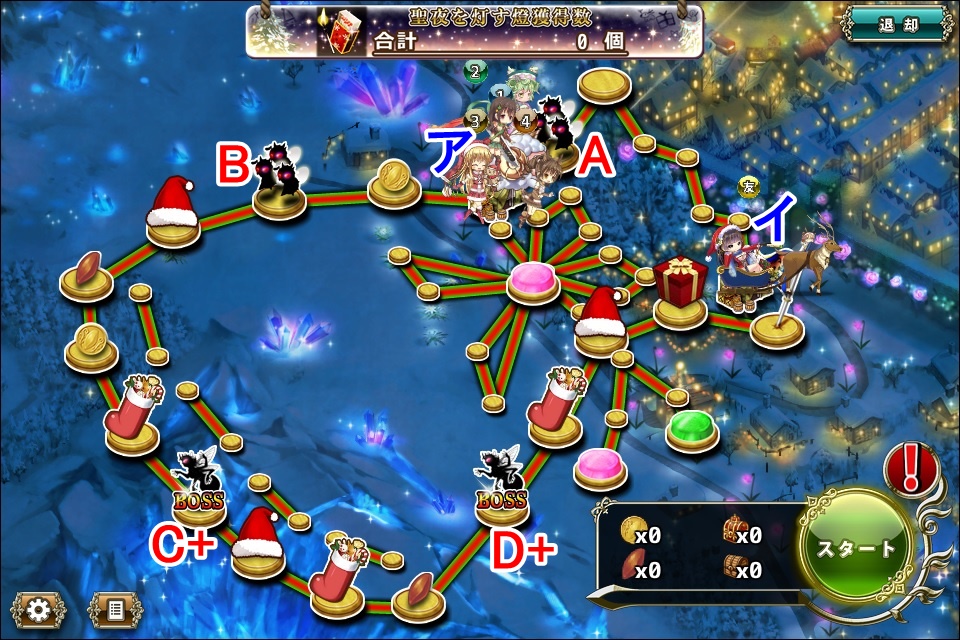Click the 退却 retreat button
Screen dimensions: 960x640
point(896,24)
